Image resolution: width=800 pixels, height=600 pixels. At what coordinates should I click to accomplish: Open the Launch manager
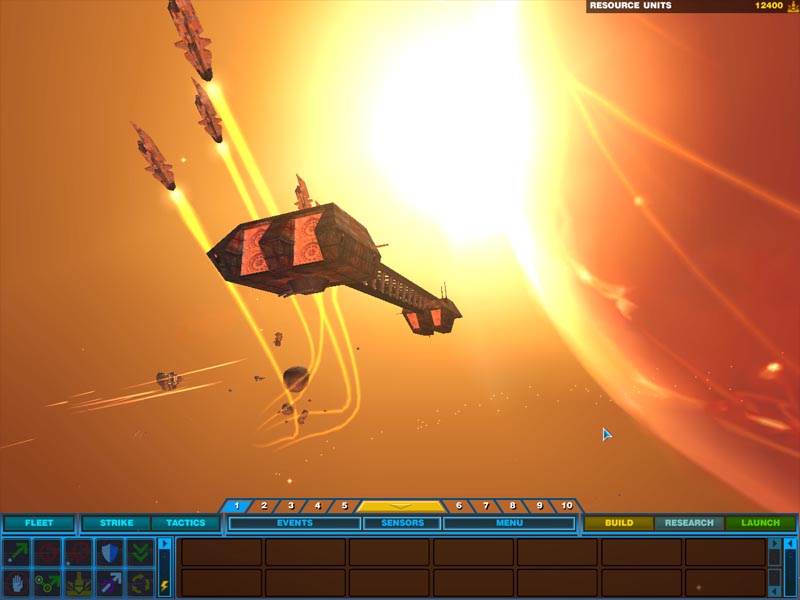click(x=760, y=523)
